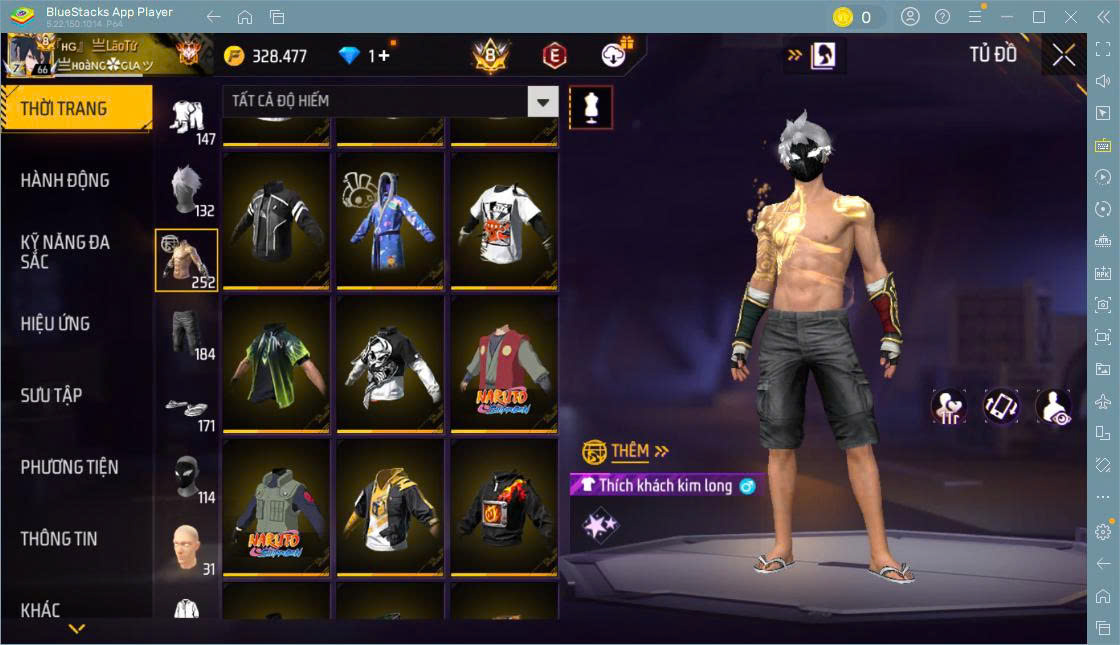Open the THÔNG TIN tab

[59, 538]
